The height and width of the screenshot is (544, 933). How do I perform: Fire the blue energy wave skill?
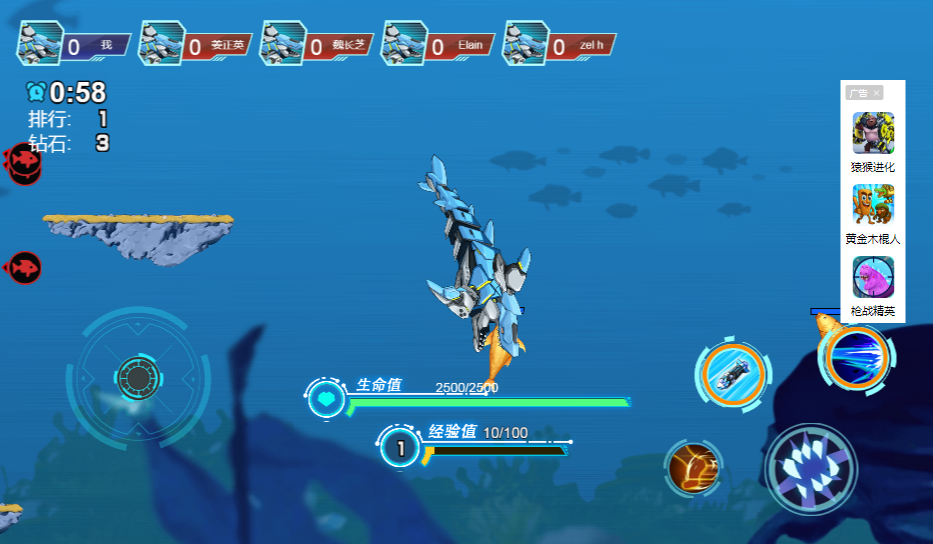click(855, 355)
